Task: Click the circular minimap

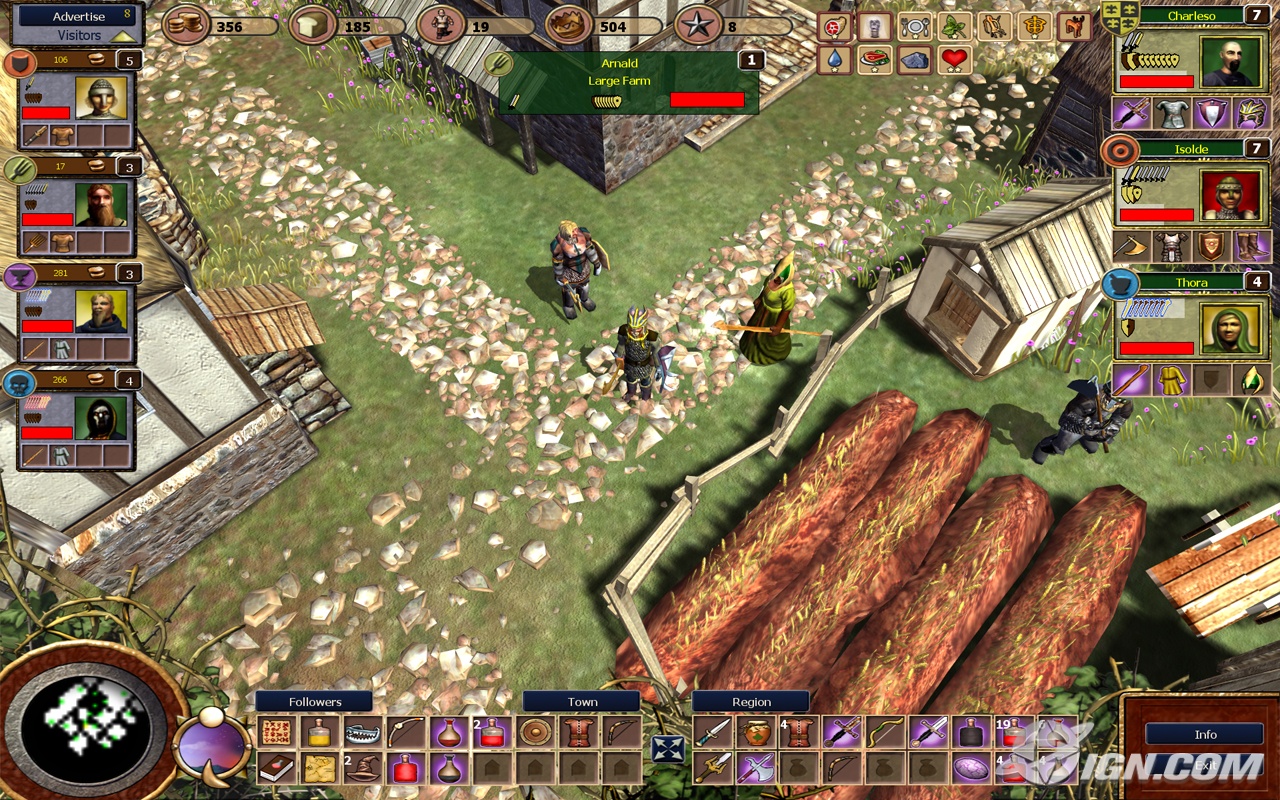Action: tap(93, 722)
